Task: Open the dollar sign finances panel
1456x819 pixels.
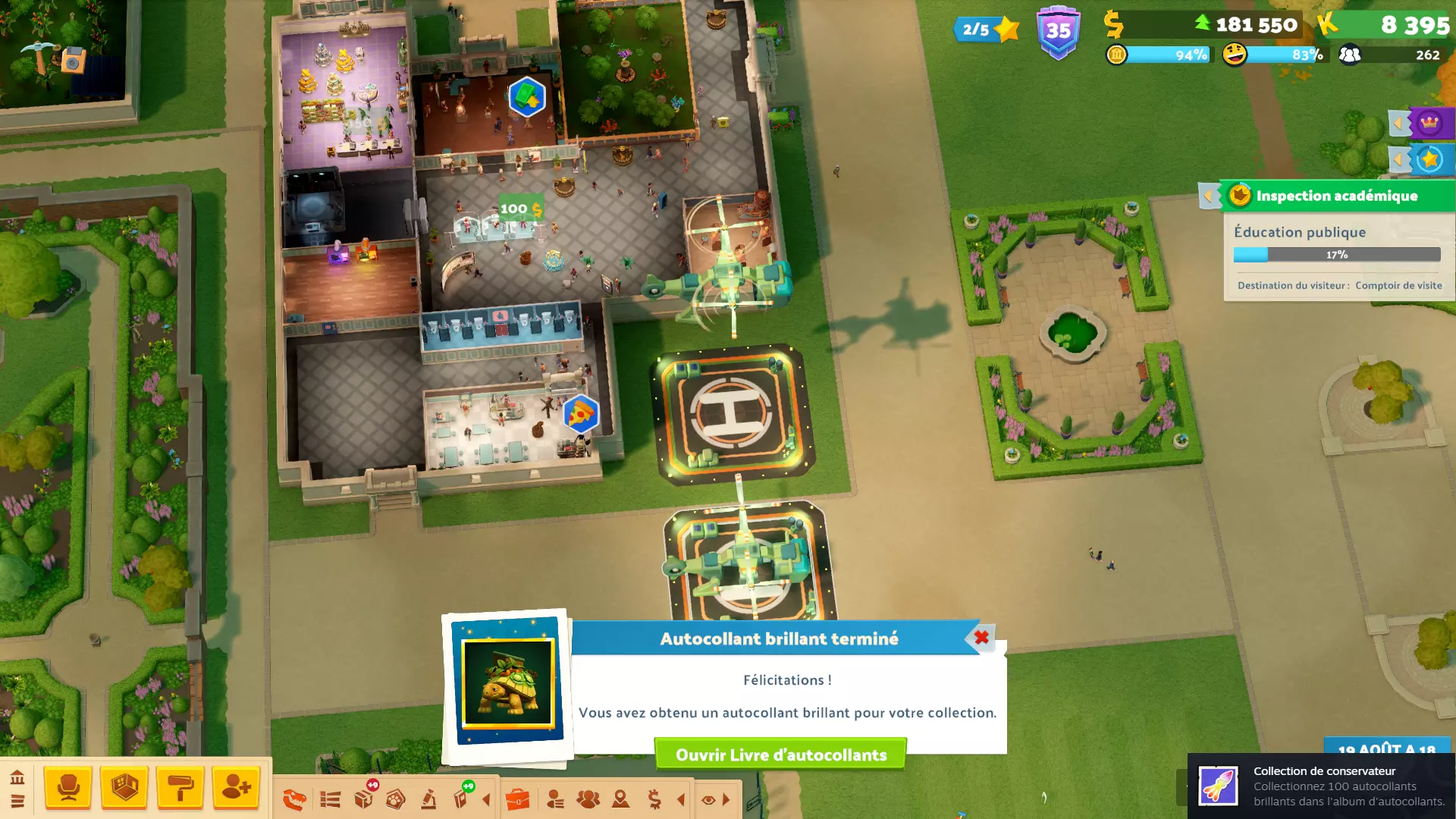Action: point(654,799)
